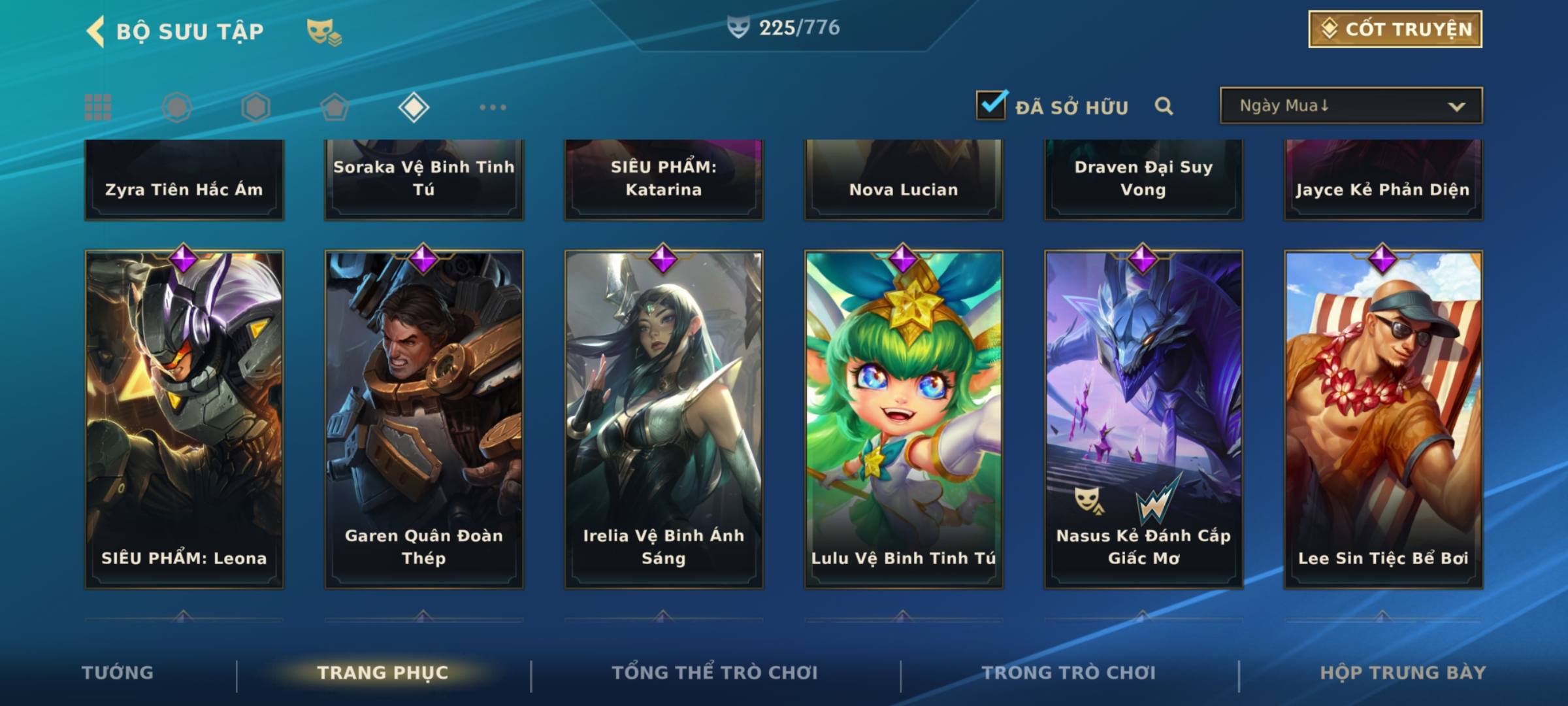Viewport: 1568px width, 706px height.
Task: Expand the Ngày Mua sort dropdown
Action: tap(1350, 106)
